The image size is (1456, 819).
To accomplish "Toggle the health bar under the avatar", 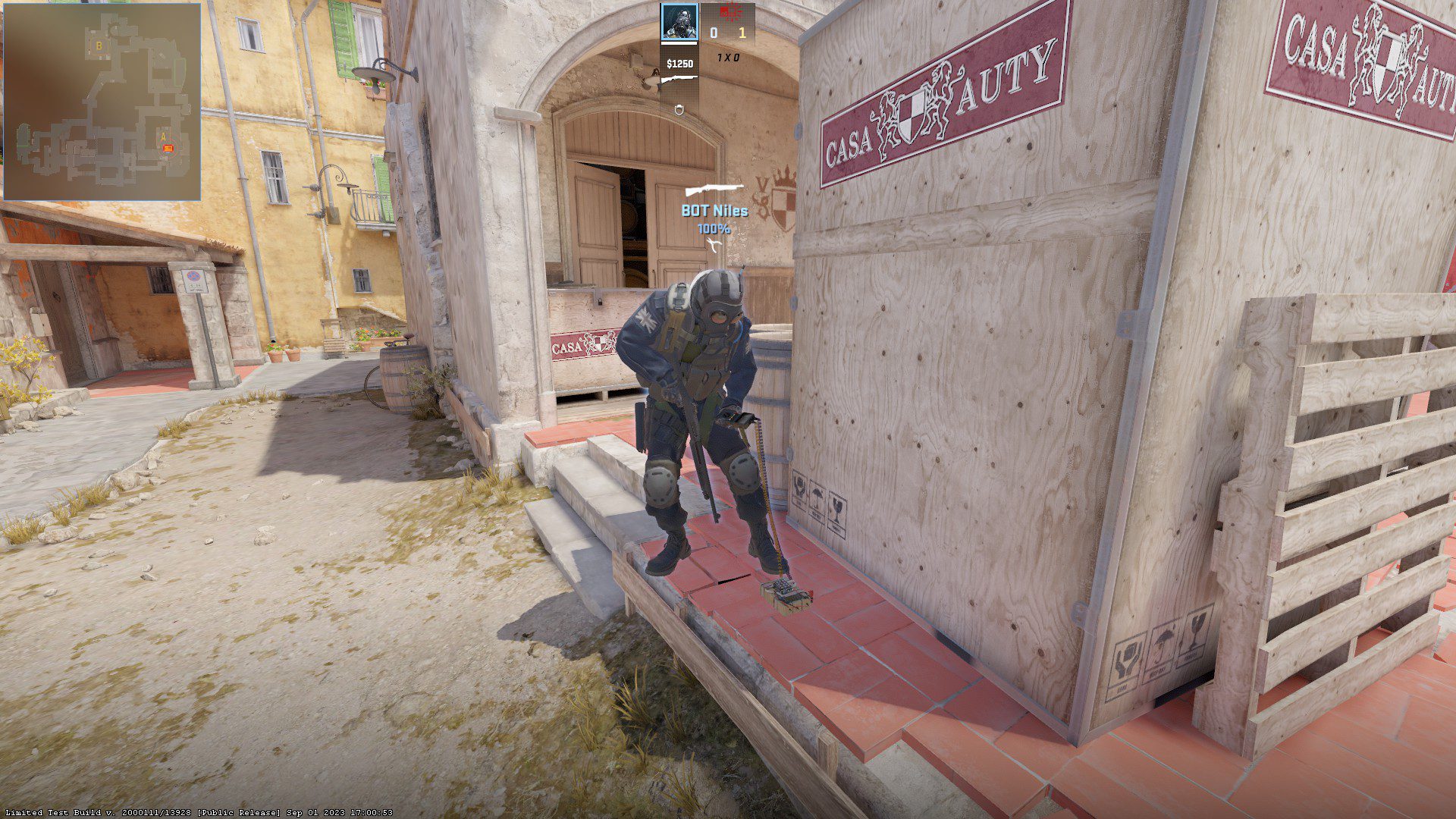I will coord(679,44).
